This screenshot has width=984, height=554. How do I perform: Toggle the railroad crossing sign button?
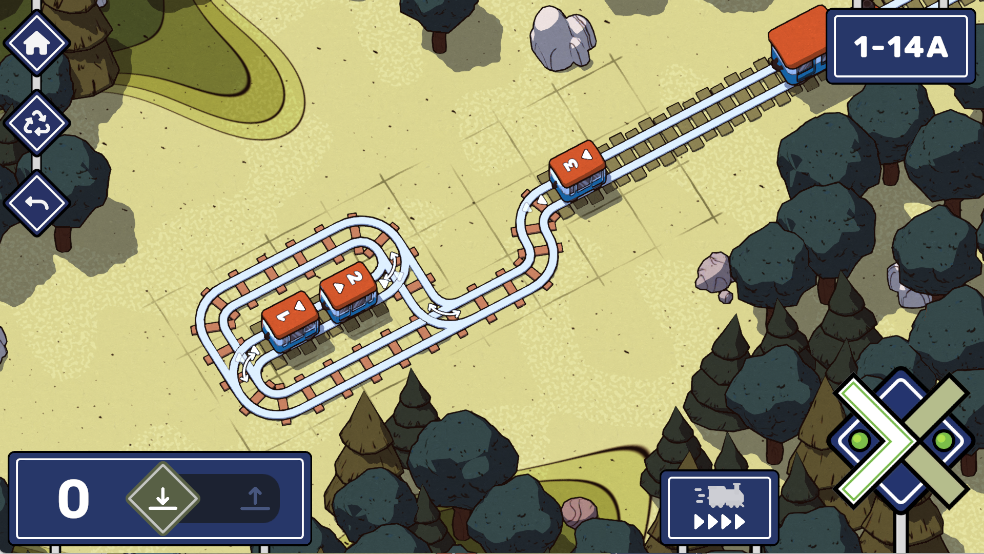[x=899, y=441]
